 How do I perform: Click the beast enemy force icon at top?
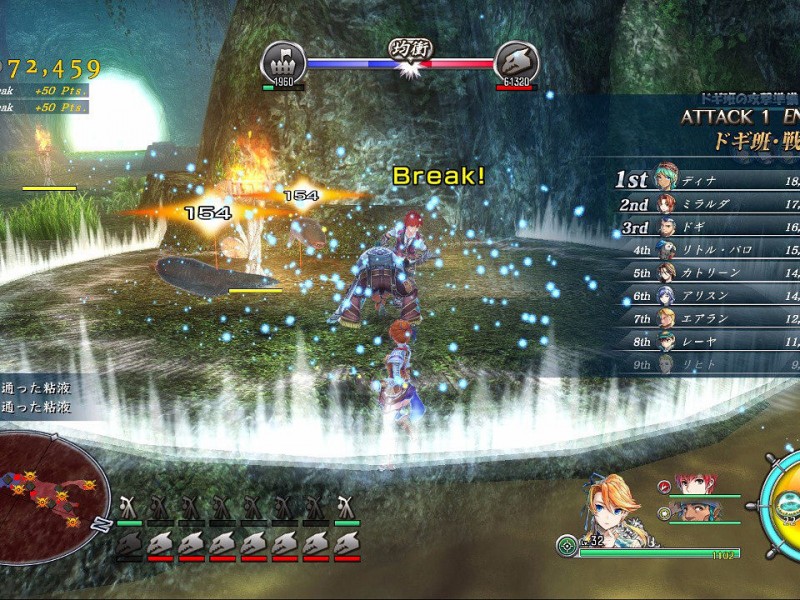coord(515,62)
